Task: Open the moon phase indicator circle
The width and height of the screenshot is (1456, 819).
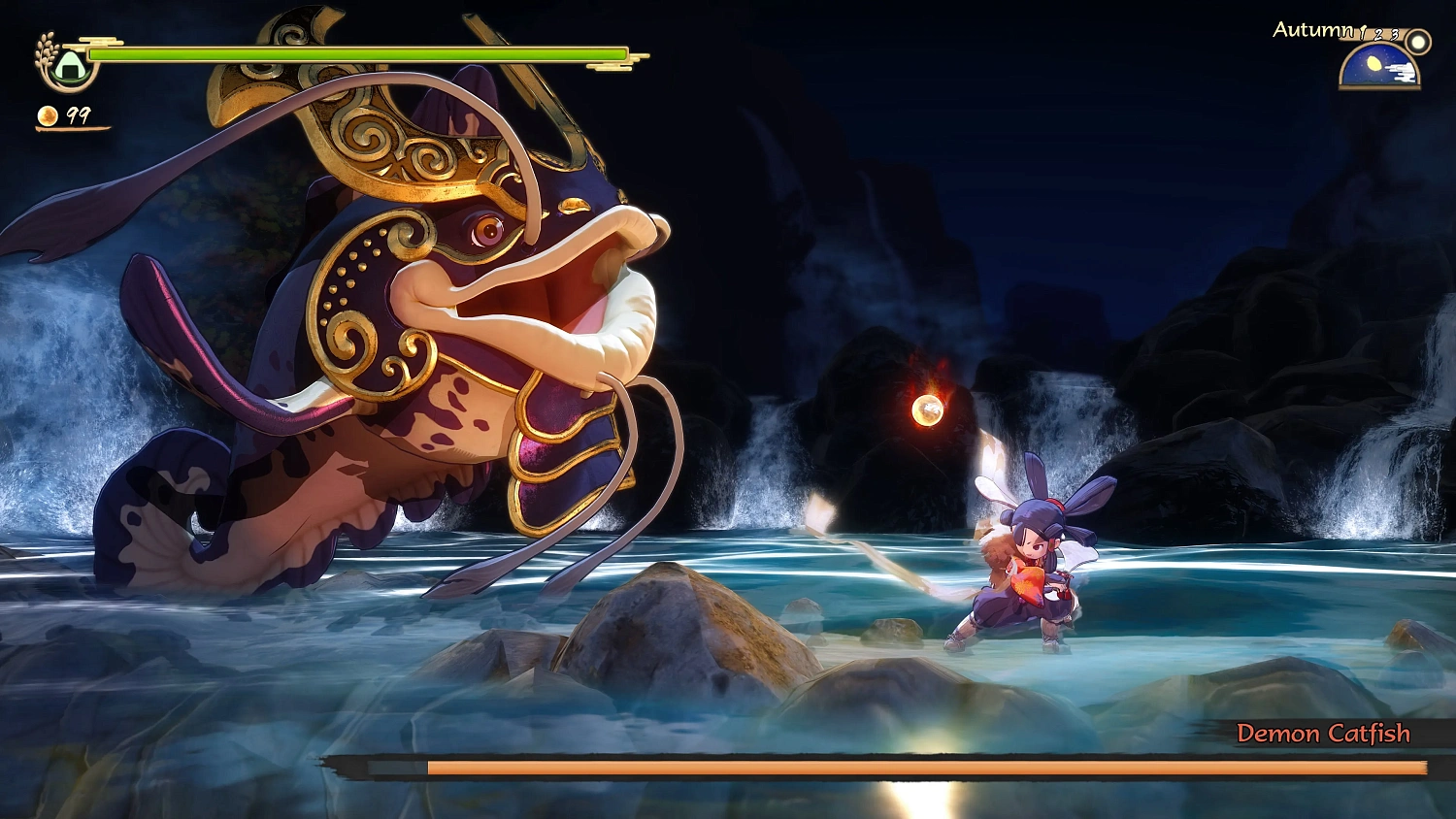Action: pos(1418,43)
